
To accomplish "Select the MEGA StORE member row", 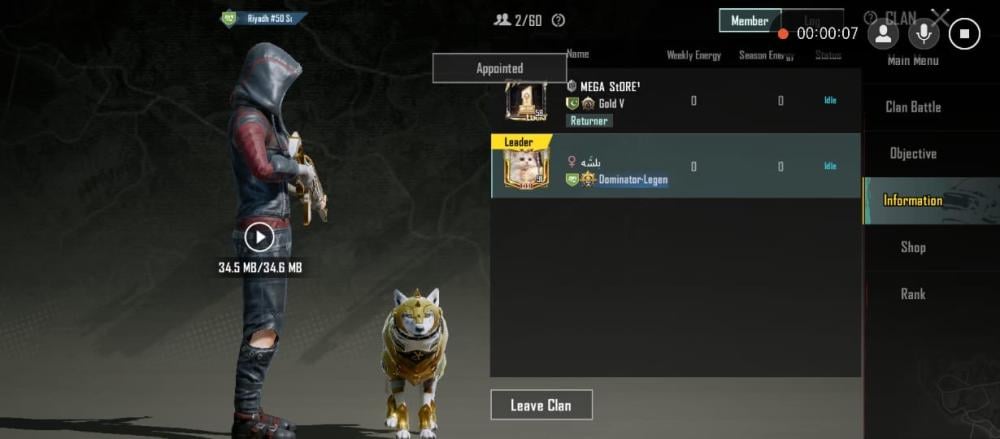I will point(675,101).
